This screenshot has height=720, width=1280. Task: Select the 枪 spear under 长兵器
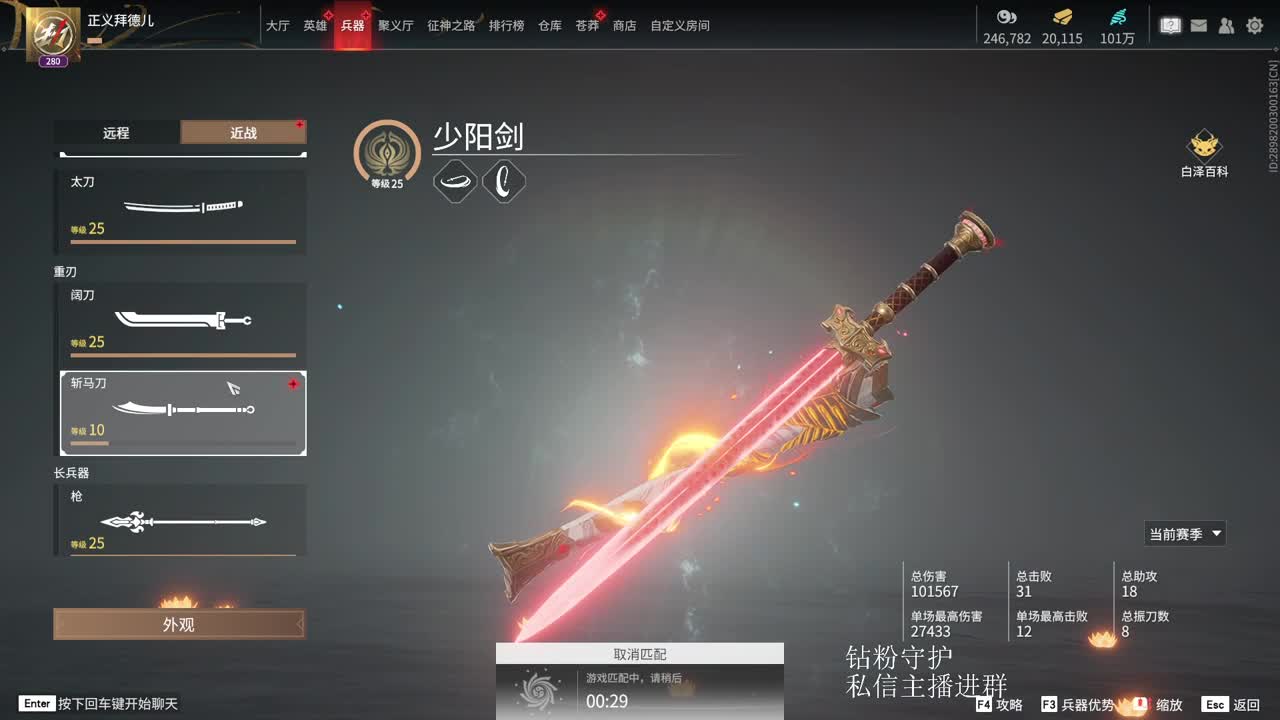pos(180,521)
